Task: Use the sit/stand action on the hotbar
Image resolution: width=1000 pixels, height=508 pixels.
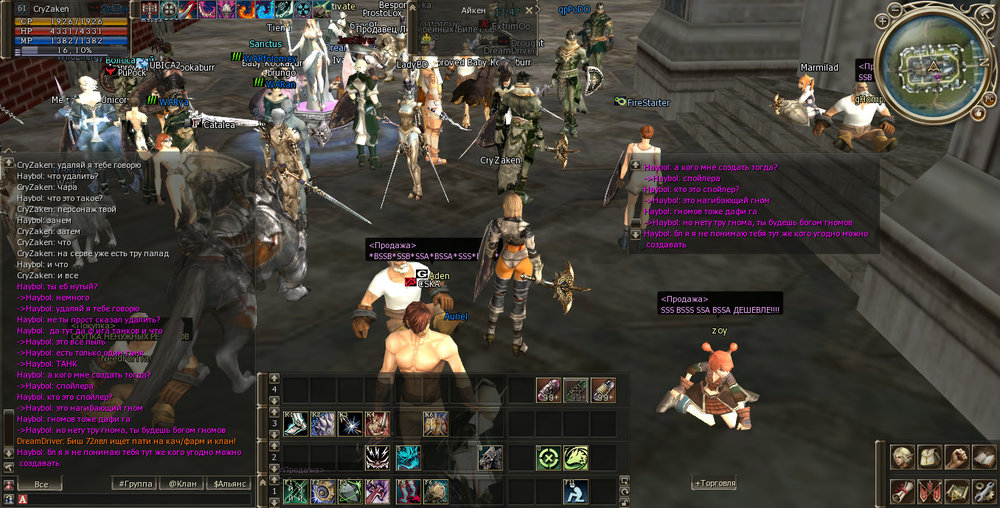Action: 576,492
